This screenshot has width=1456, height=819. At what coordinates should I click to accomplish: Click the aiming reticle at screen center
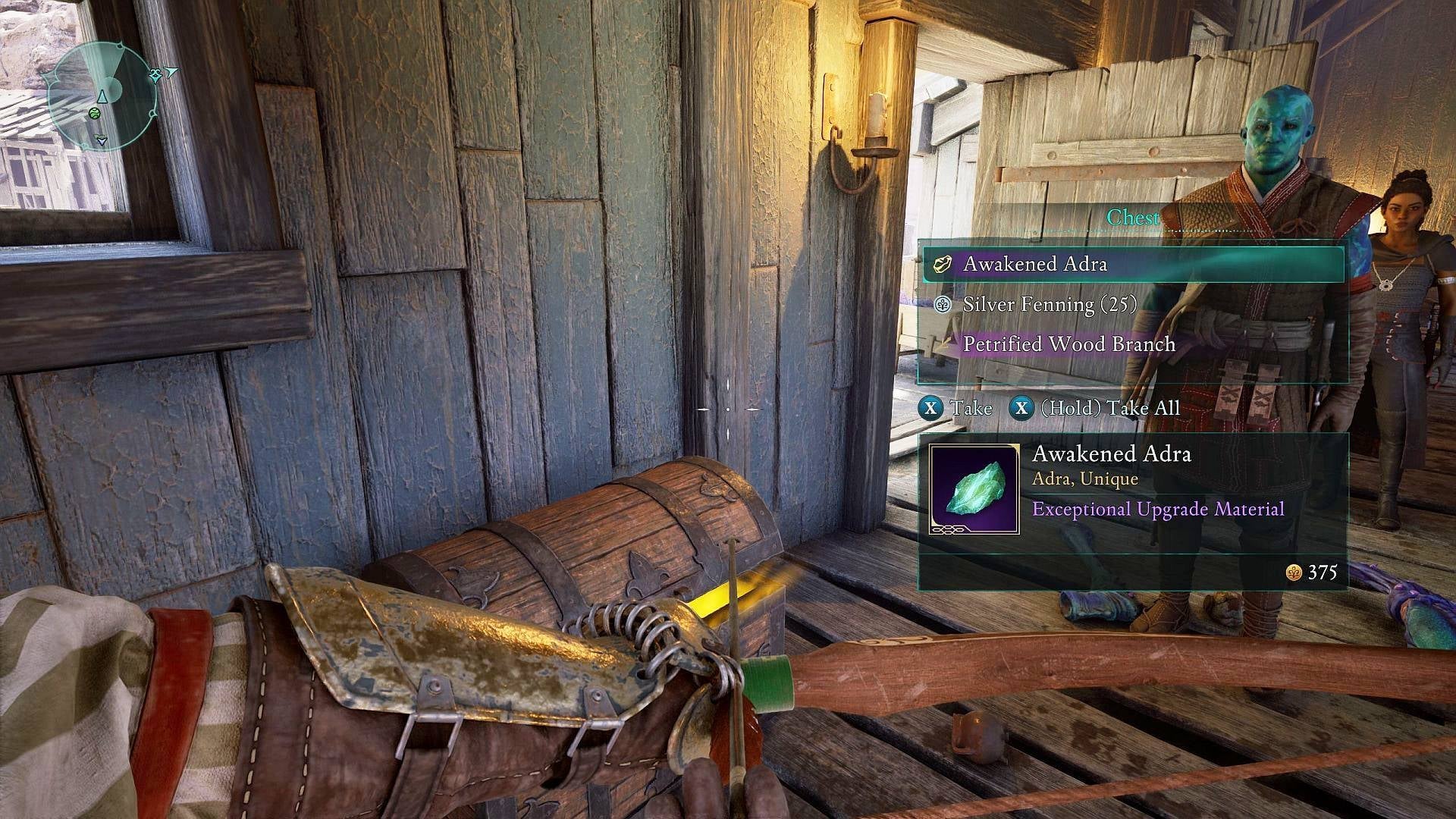tap(728, 409)
